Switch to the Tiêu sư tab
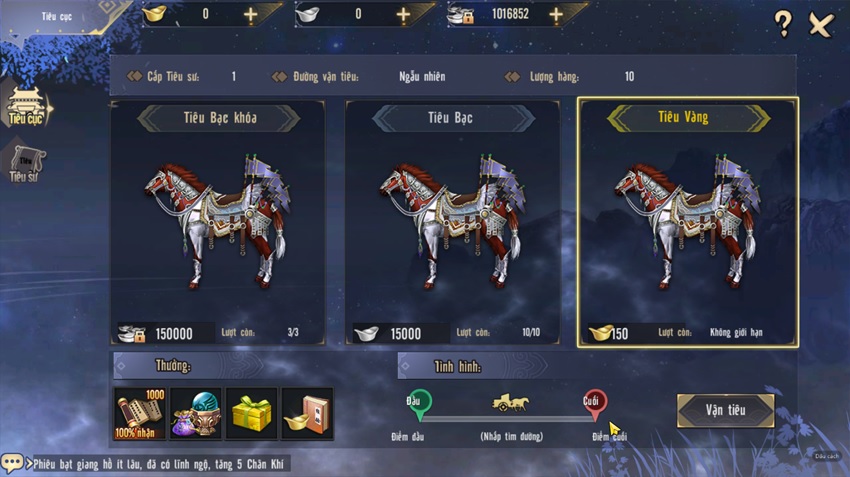The height and width of the screenshot is (477, 850). point(25,165)
